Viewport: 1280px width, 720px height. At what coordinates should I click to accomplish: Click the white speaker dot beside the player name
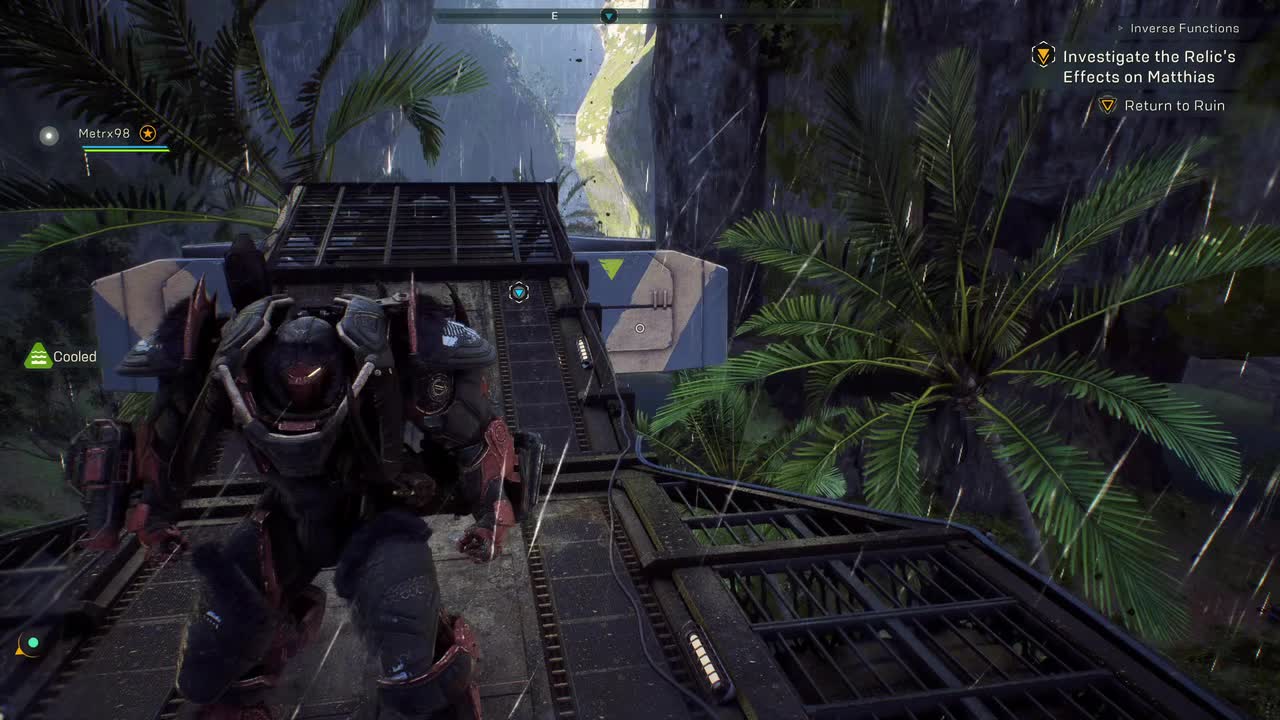[x=48, y=135]
